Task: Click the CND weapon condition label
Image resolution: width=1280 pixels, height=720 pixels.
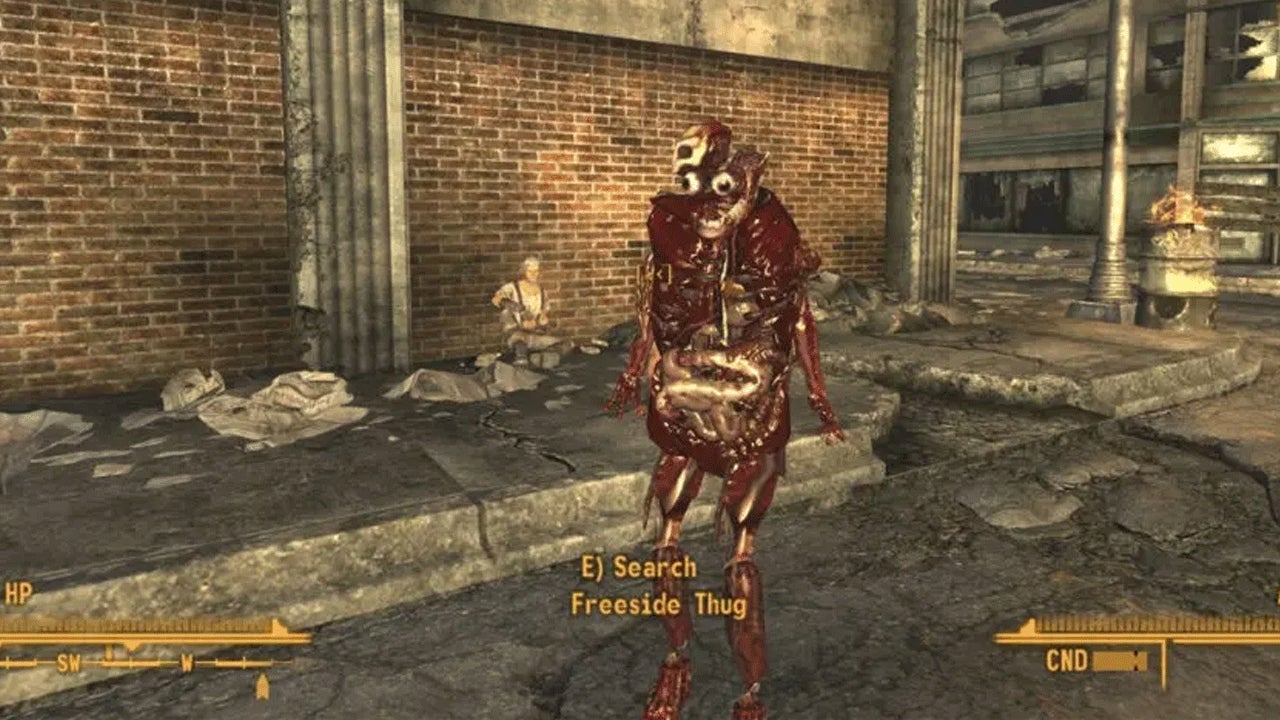Action: (x=1067, y=659)
